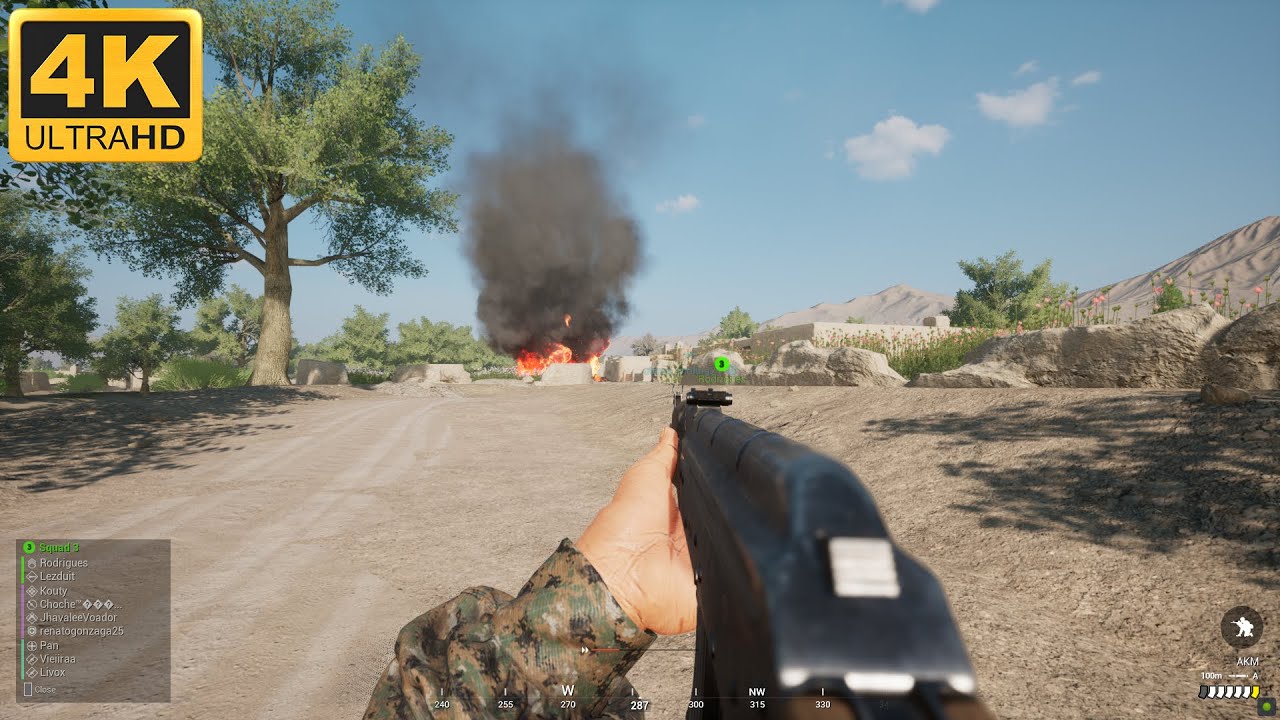The width and height of the screenshot is (1280, 720).
Task: Click the yellow chambered magazine icon
Action: pos(1255,690)
